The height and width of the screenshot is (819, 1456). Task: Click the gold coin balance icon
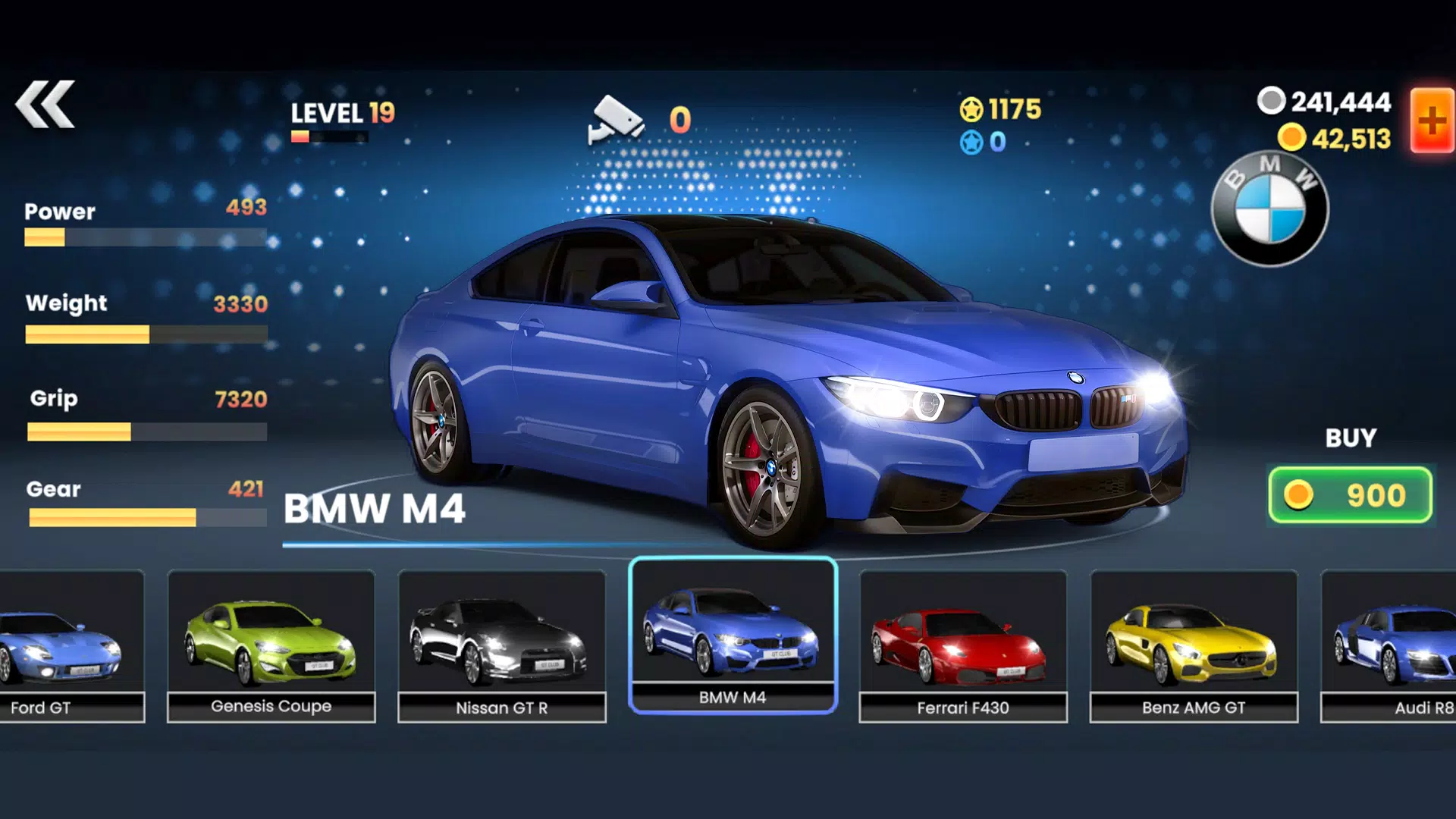(1293, 136)
